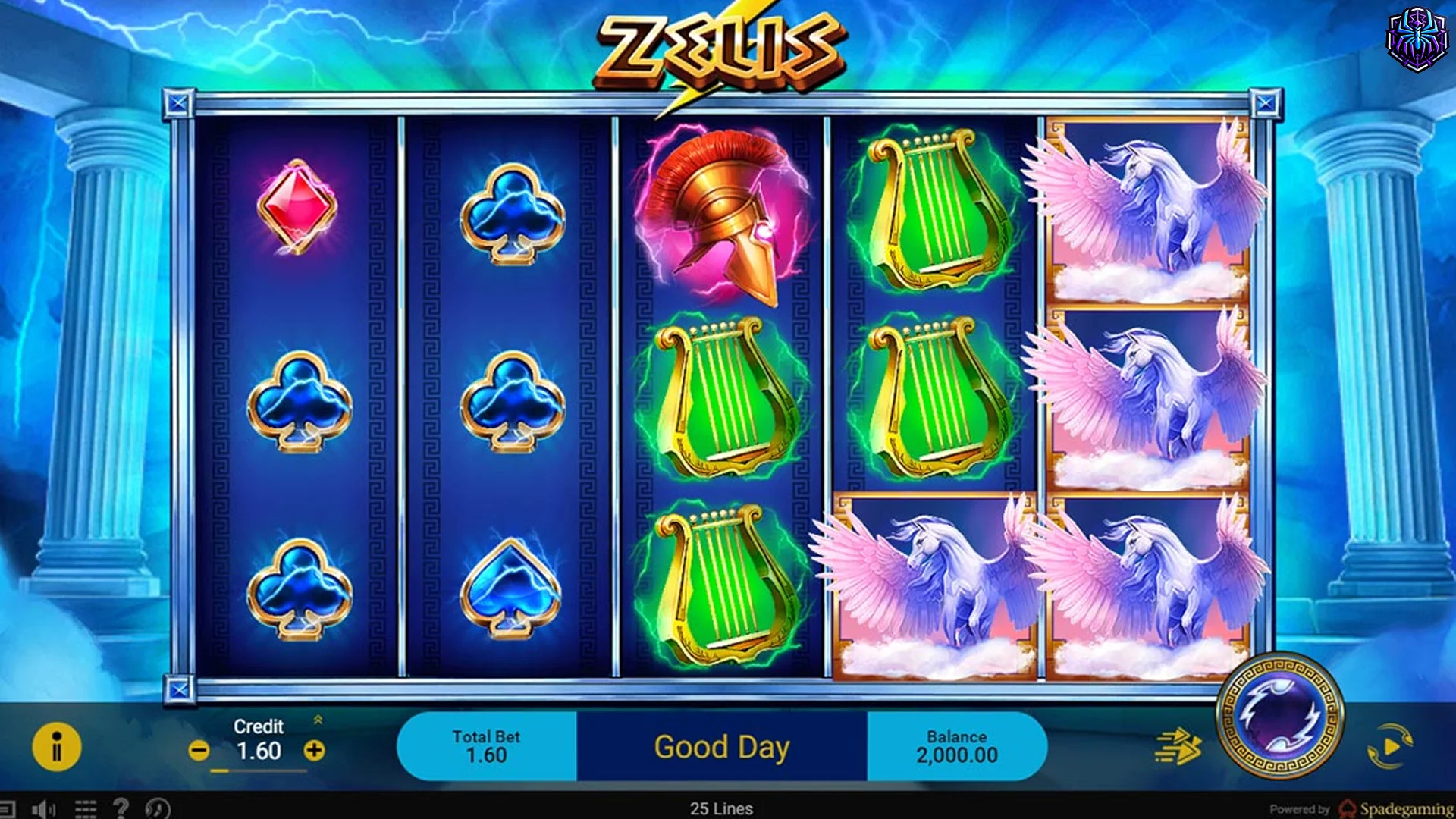The height and width of the screenshot is (819, 1456).
Task: Enable turbo spin mode
Action: [1177, 746]
